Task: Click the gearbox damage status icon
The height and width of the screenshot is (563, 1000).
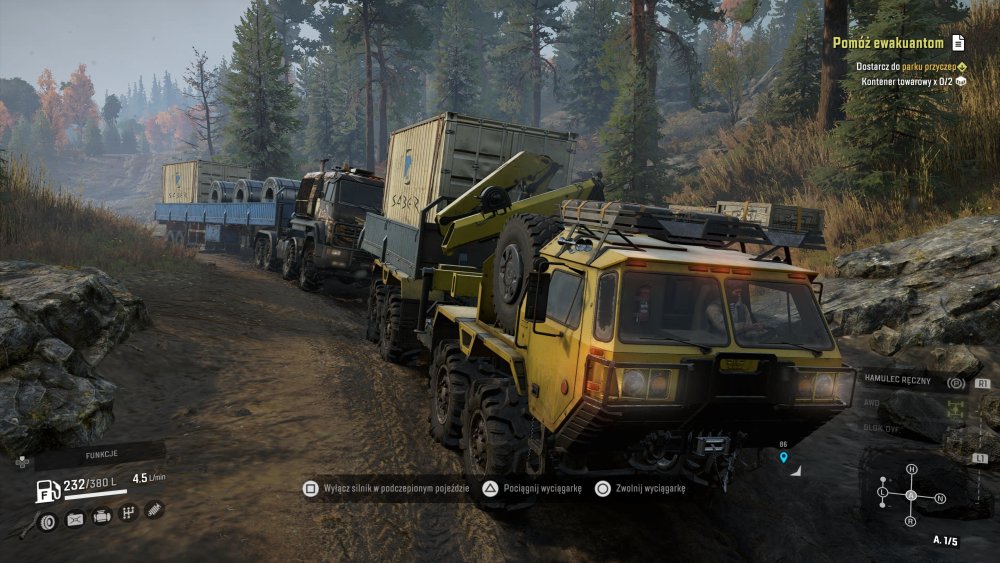Action: tap(128, 513)
